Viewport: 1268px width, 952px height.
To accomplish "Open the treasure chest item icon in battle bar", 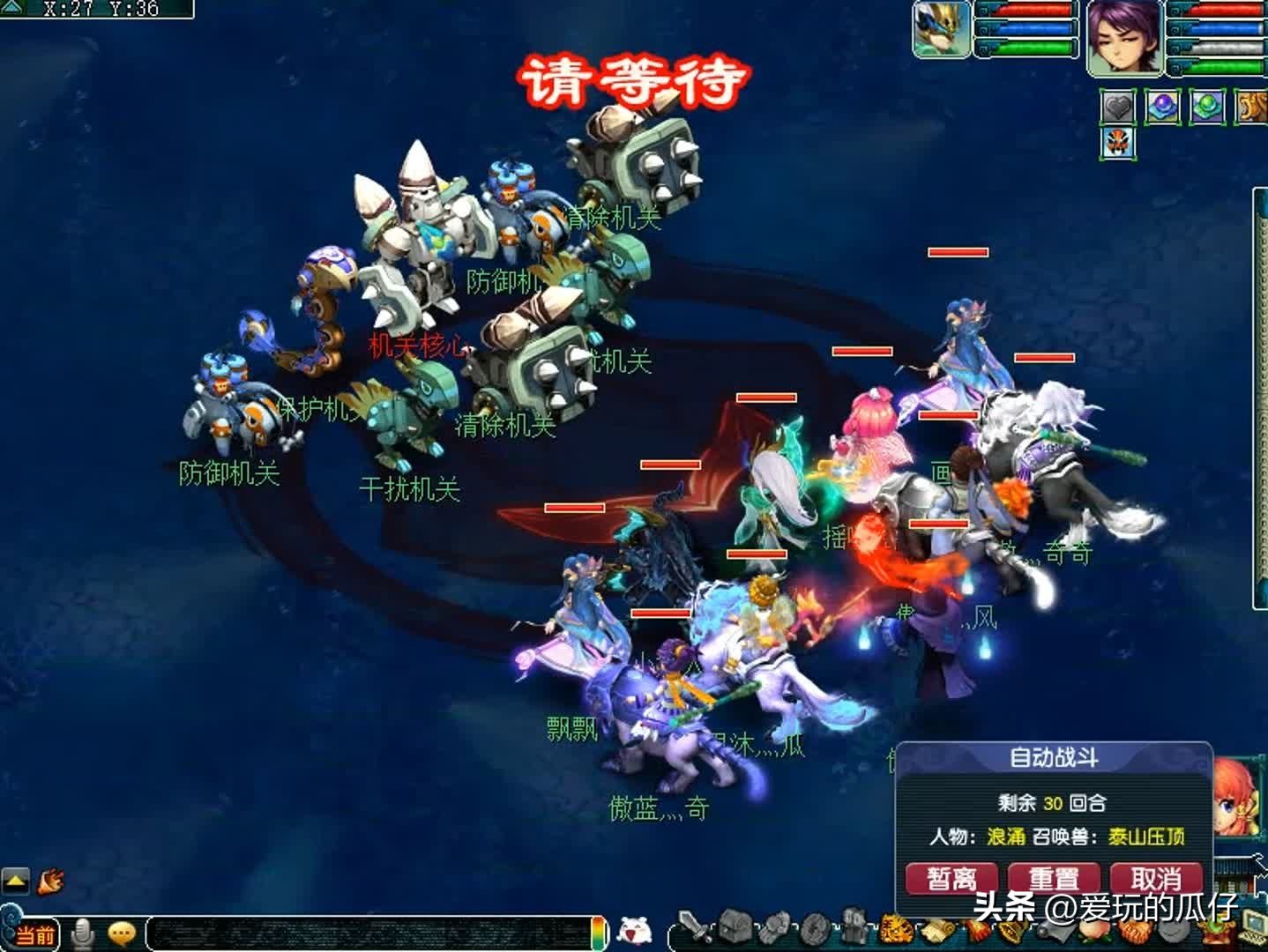I will point(734,931).
